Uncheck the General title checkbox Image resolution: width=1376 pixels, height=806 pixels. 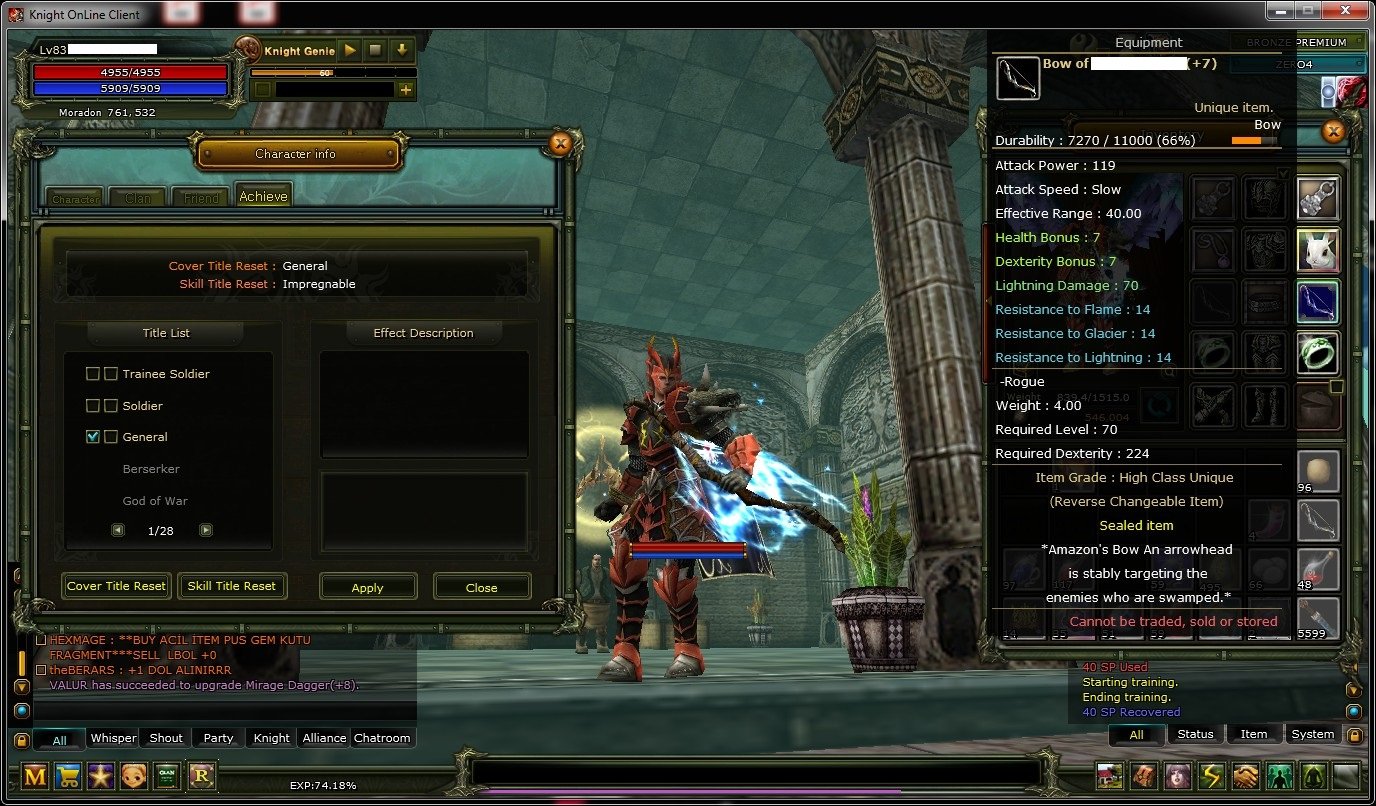[93, 436]
